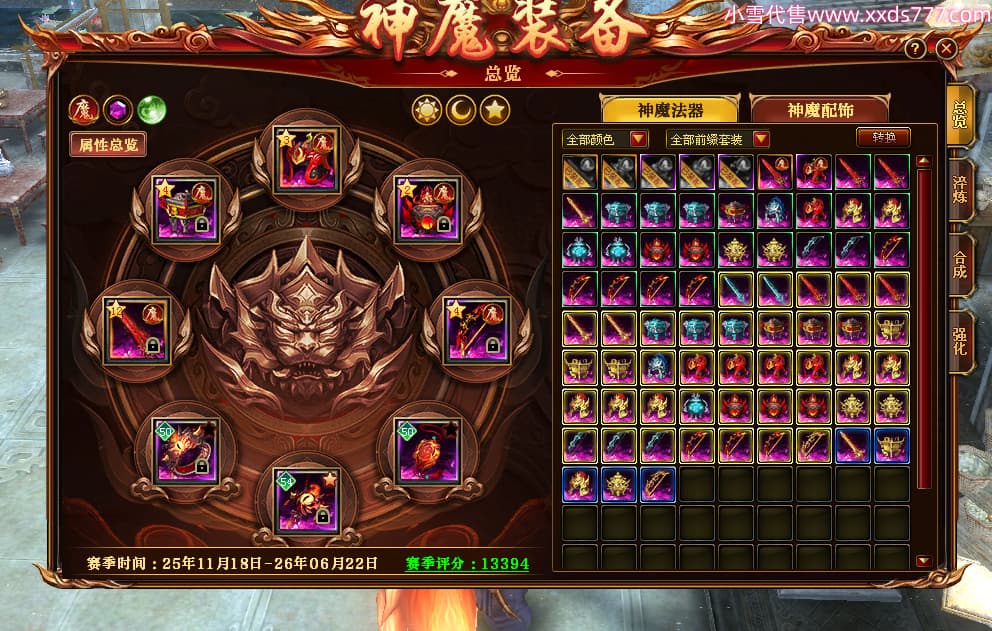992x631 pixels.
Task: Close the 神魔装备 window
Action: tap(946, 48)
